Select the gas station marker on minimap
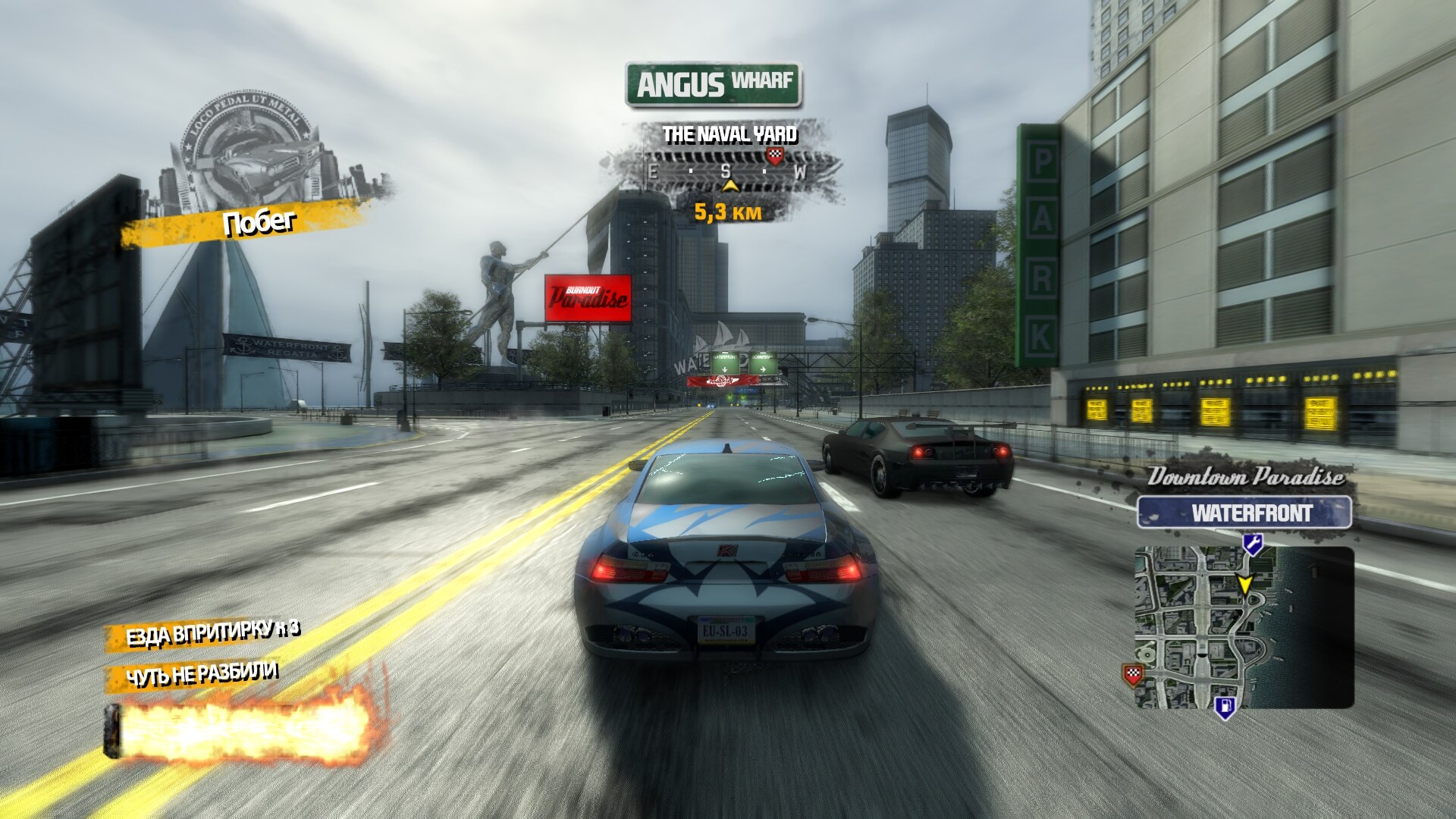The width and height of the screenshot is (1456, 819). point(1225,708)
